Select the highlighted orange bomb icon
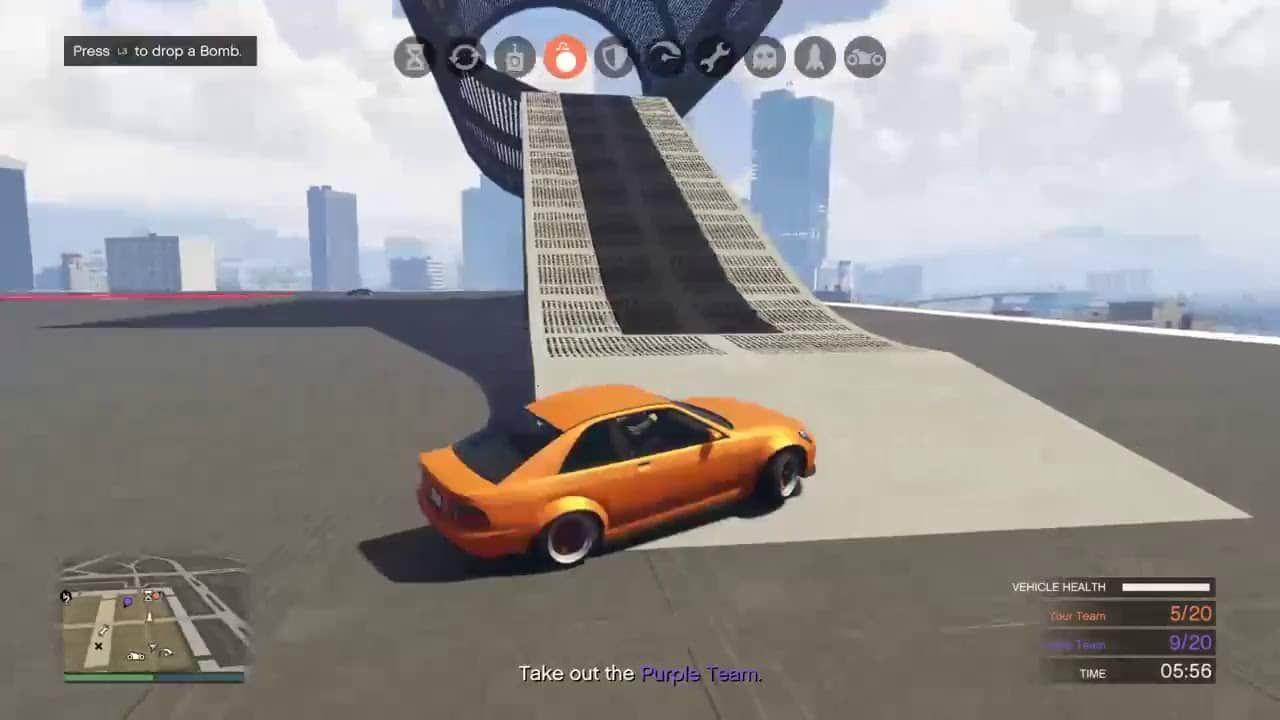Viewport: 1280px width, 720px height. 564,57
